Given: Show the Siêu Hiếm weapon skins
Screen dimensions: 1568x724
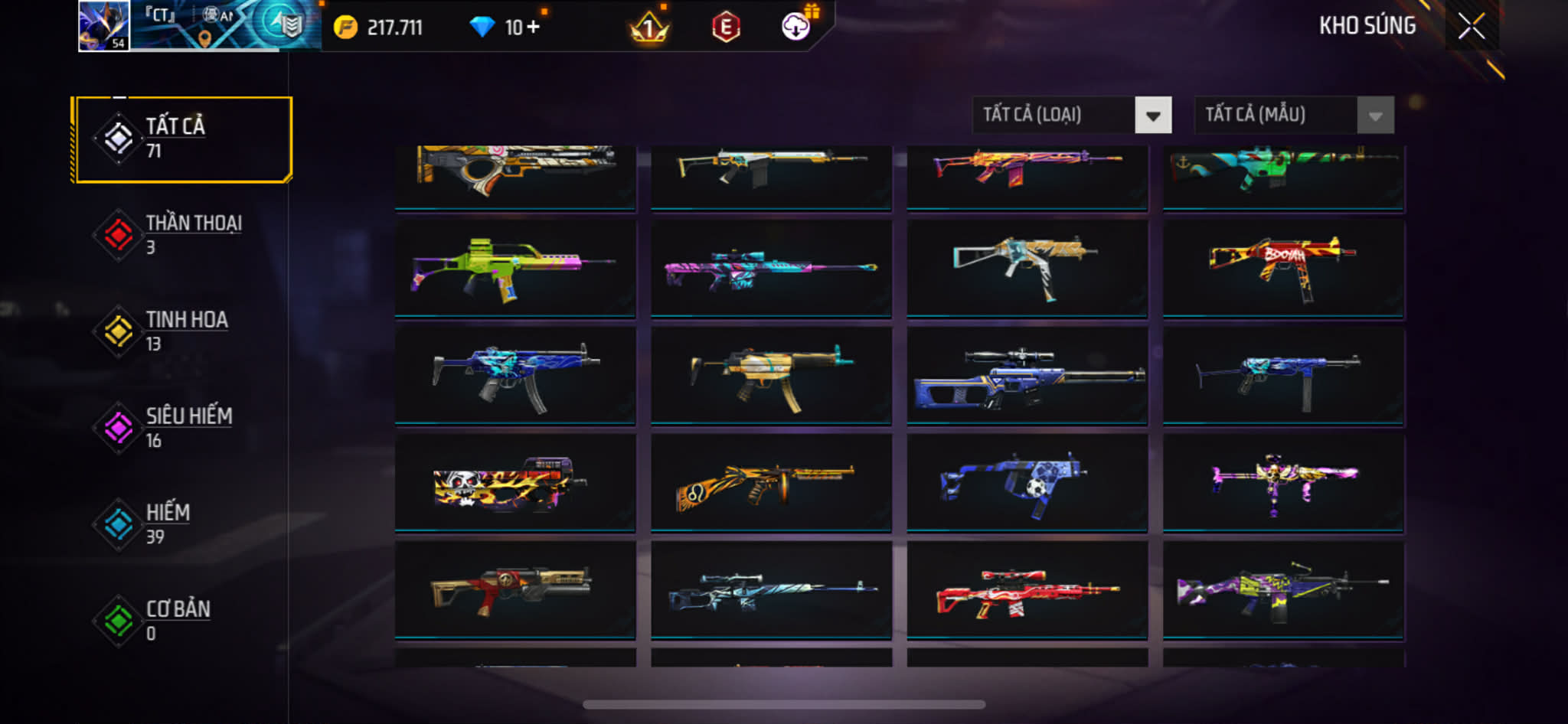Looking at the screenshot, I should click(x=183, y=428).
